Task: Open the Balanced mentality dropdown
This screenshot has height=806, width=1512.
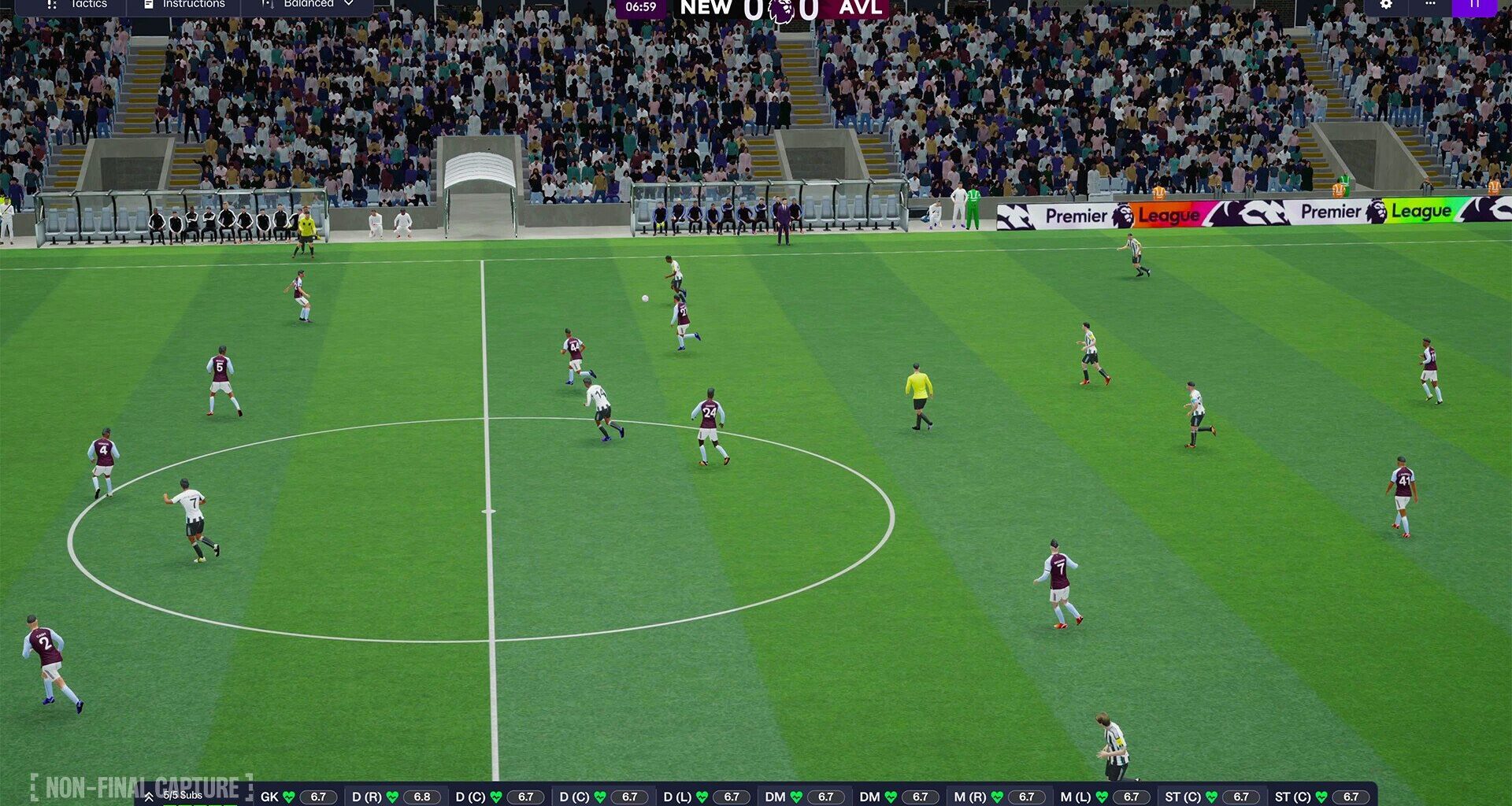Action: (308, 5)
